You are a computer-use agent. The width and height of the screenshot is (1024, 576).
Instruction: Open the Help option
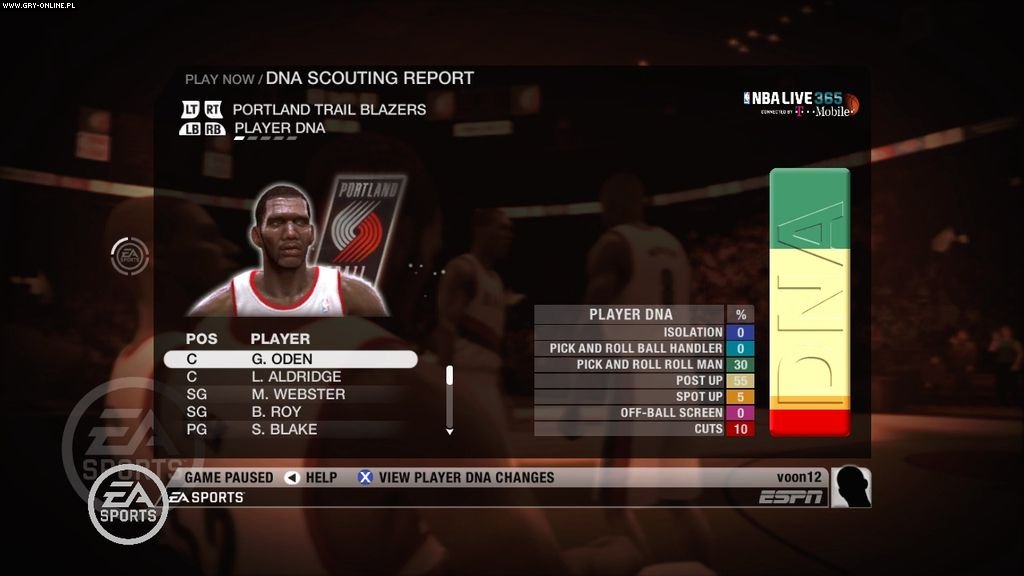[x=311, y=477]
